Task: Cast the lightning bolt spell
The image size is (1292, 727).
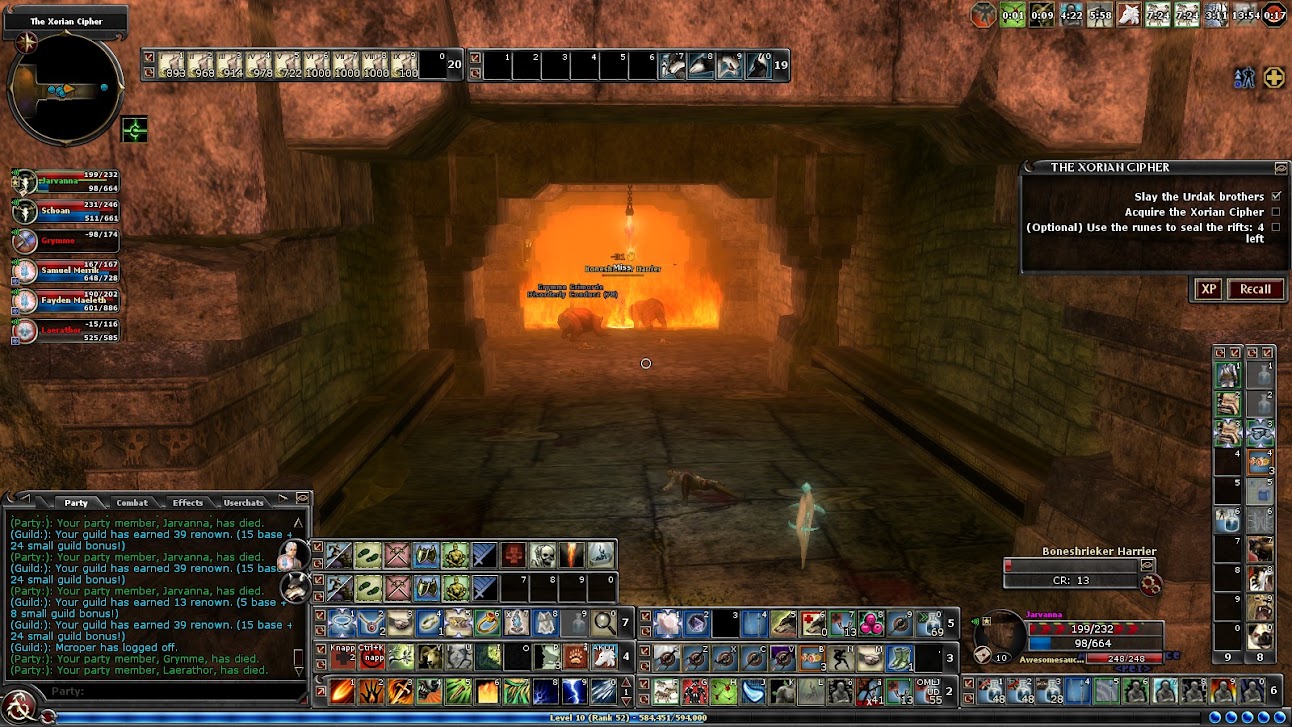Action: (x=574, y=690)
